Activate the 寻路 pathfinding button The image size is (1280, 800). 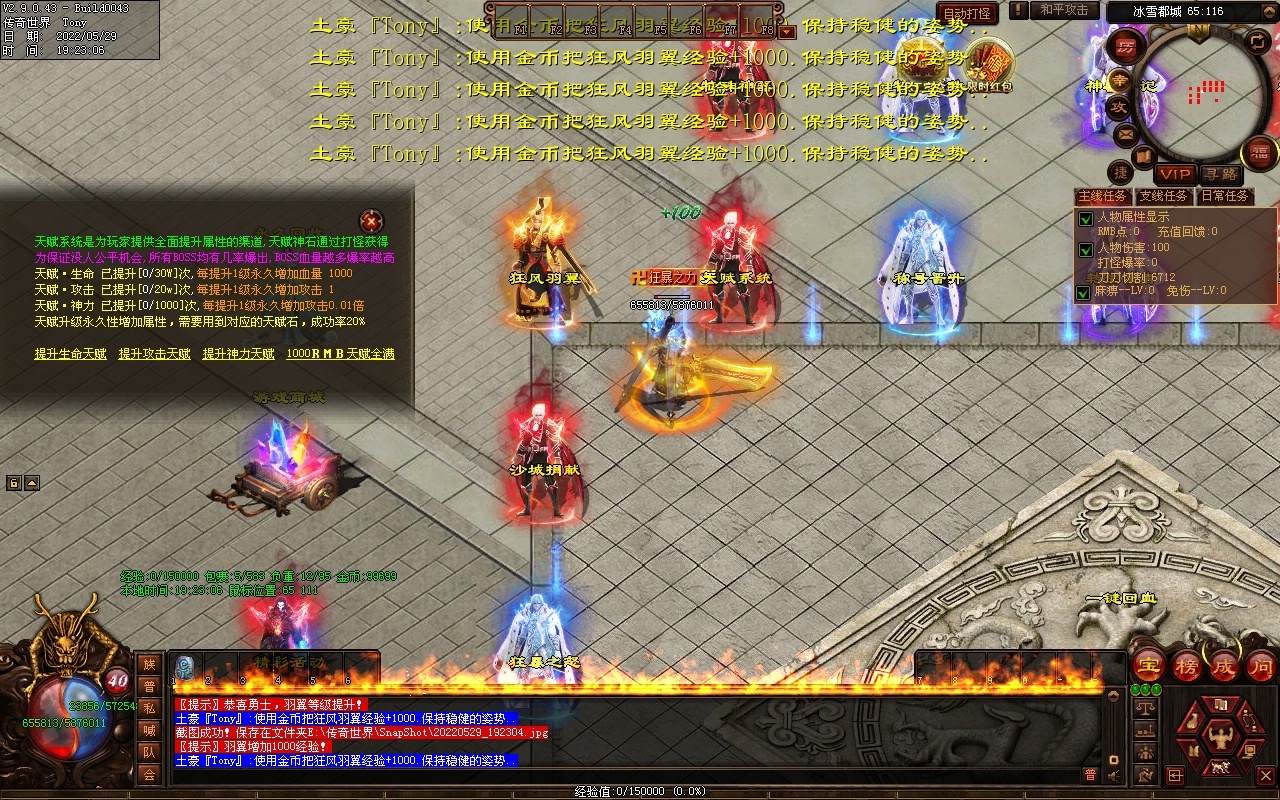pos(1219,174)
